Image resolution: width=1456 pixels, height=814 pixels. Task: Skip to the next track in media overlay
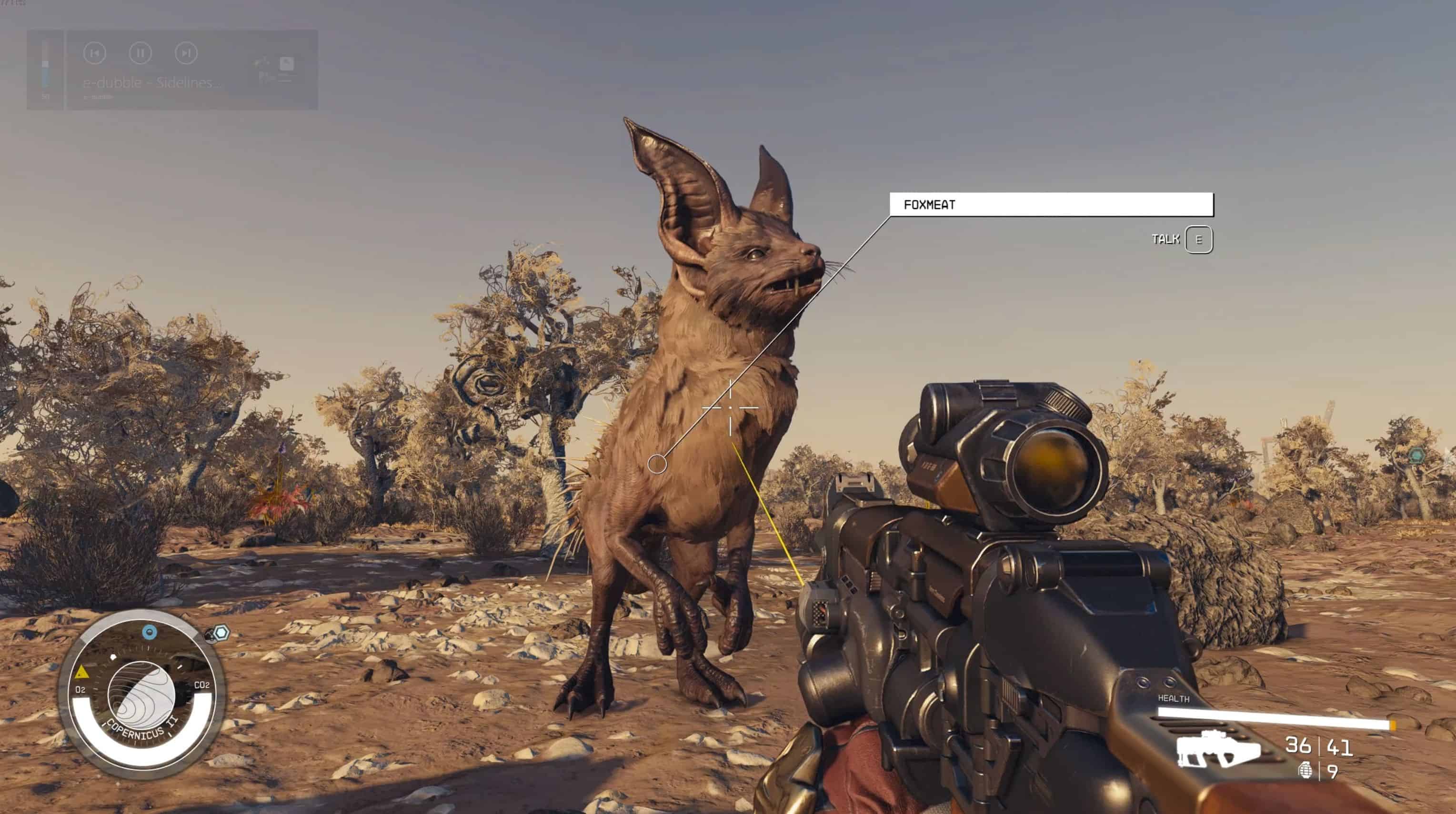186,53
